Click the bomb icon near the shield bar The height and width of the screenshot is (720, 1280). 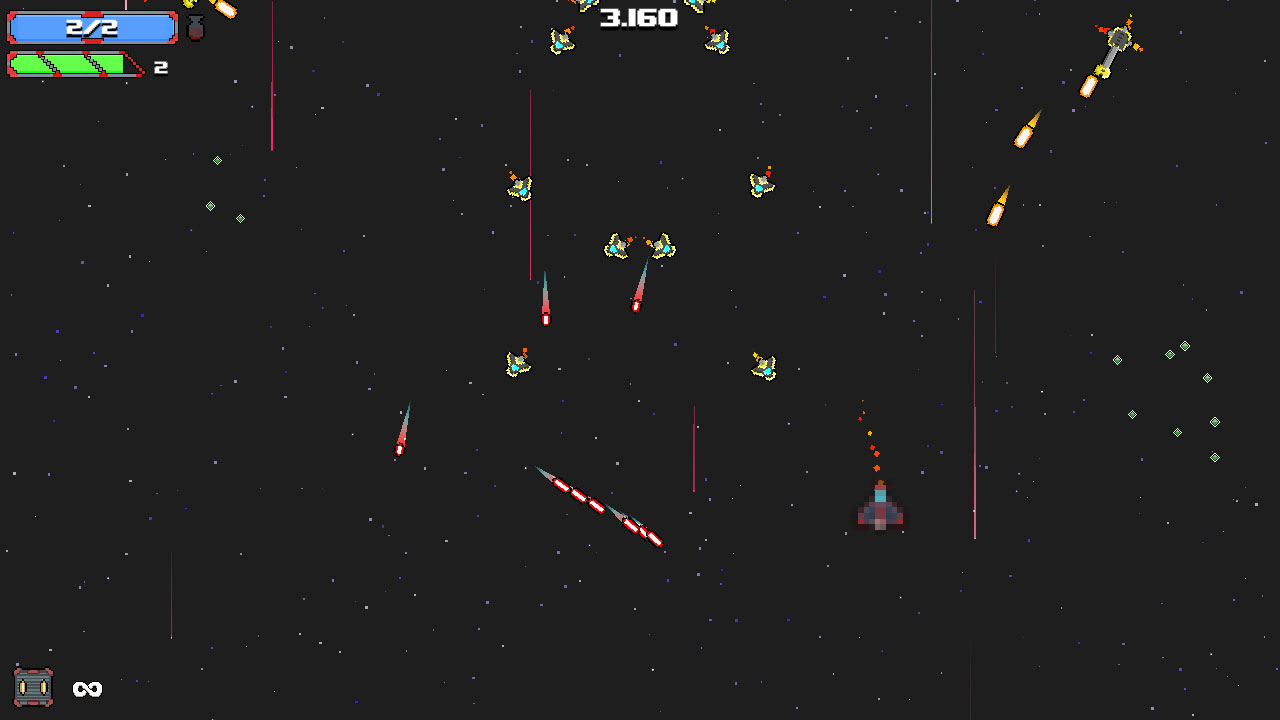tap(194, 28)
